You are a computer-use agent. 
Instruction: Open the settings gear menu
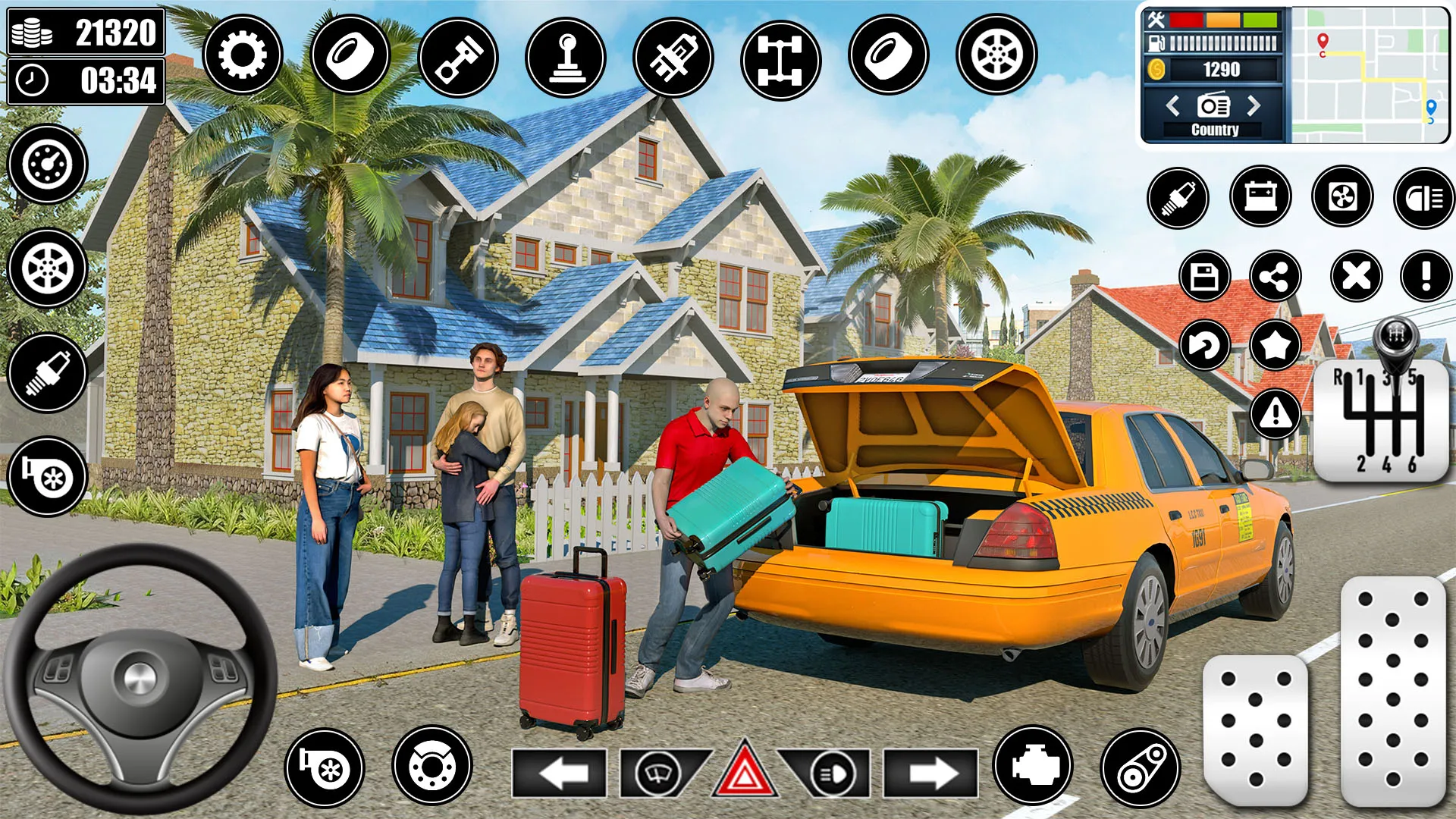click(x=241, y=56)
